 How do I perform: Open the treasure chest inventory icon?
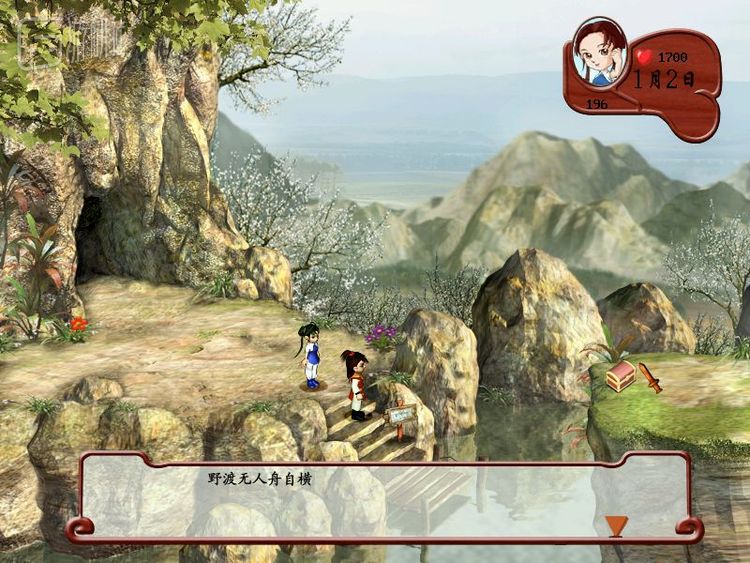pyautogui.click(x=621, y=377)
